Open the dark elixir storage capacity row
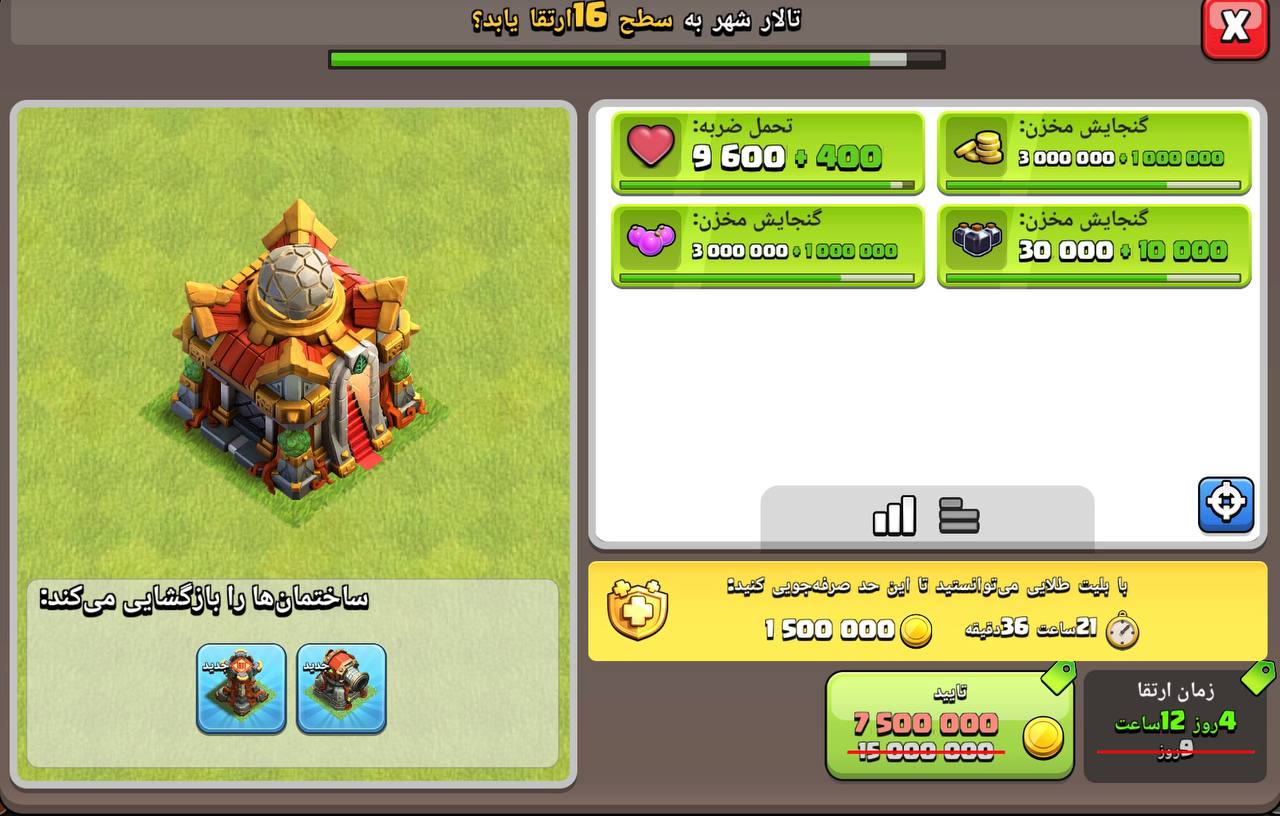This screenshot has width=1280, height=816. 1094,245
